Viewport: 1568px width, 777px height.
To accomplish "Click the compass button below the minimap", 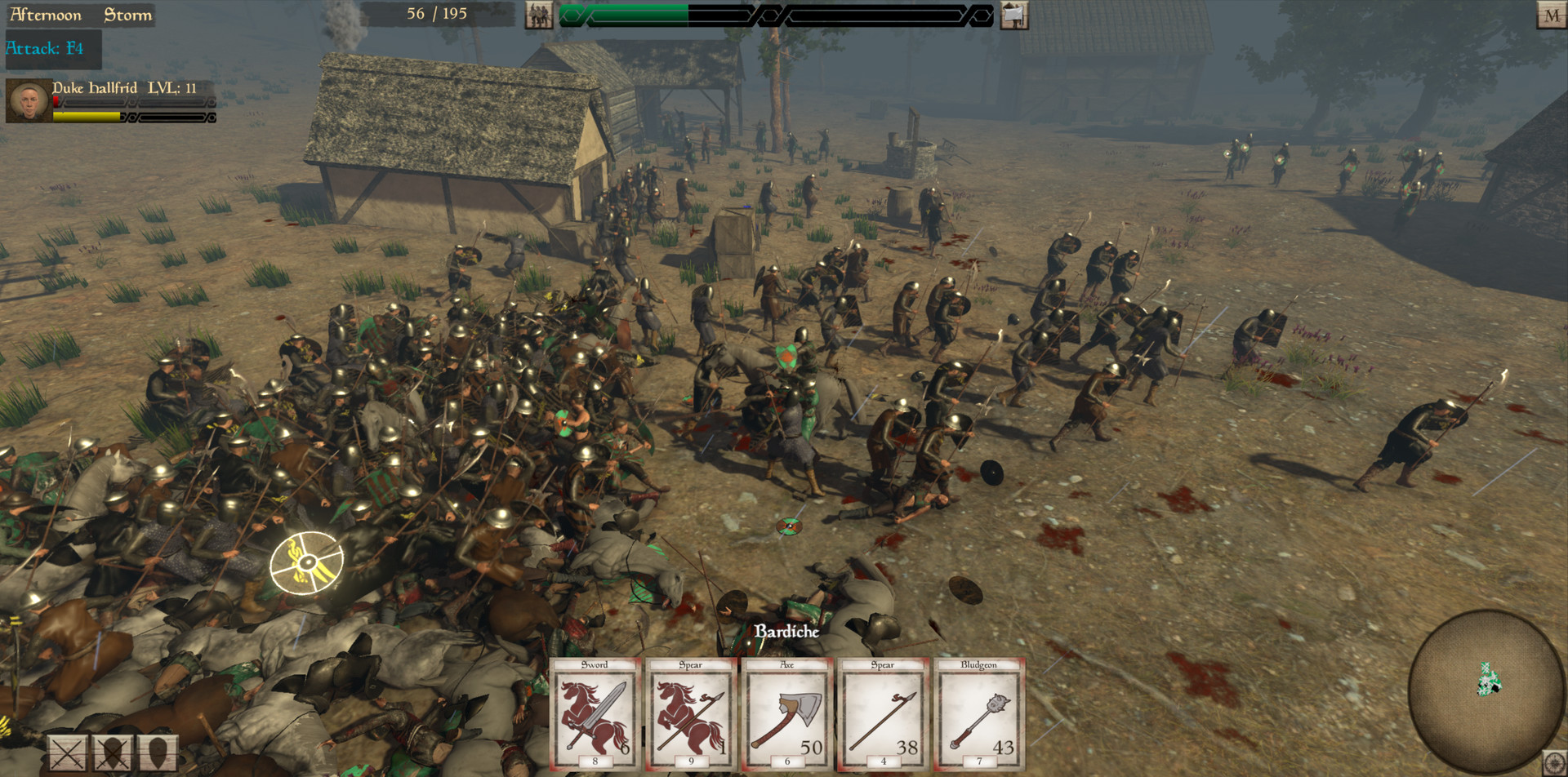I will pyautogui.click(x=1554, y=761).
